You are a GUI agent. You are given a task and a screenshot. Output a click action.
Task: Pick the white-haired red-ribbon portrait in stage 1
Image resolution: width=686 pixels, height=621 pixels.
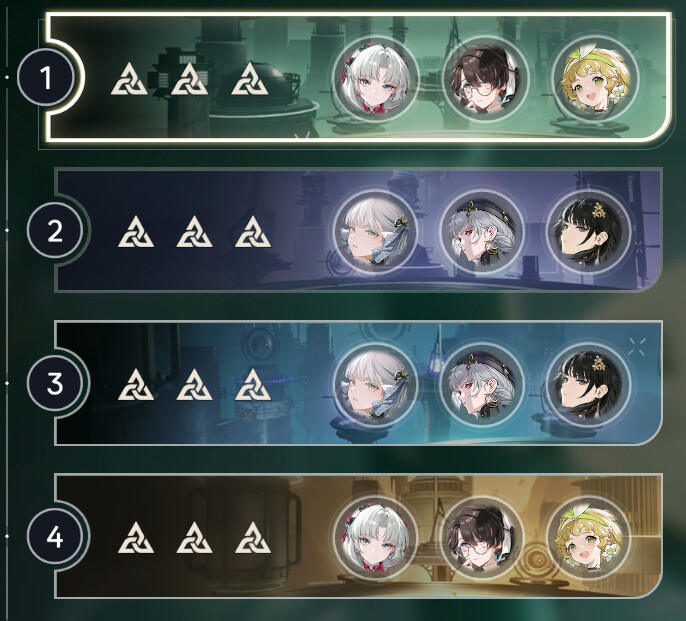[x=373, y=78]
